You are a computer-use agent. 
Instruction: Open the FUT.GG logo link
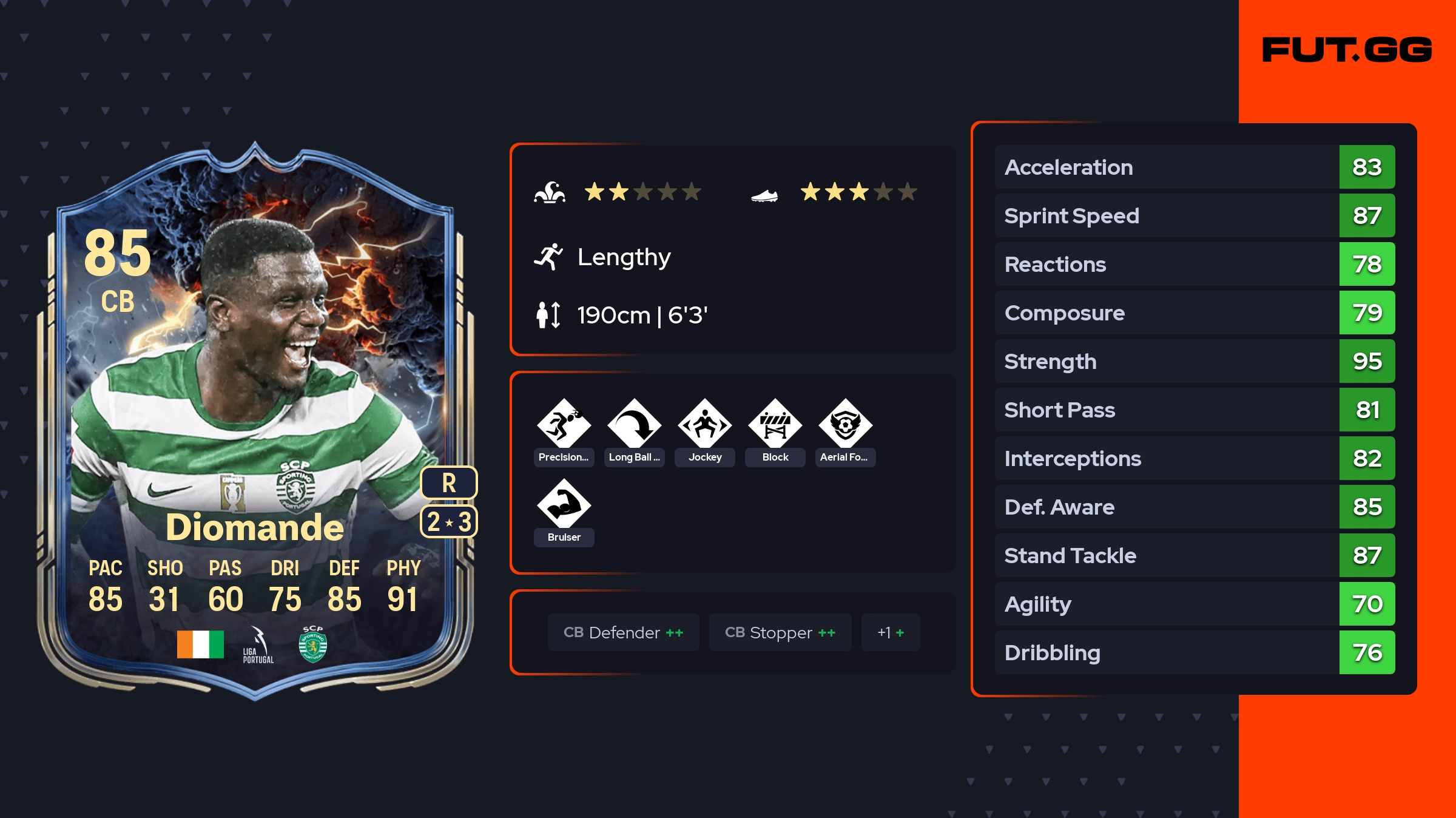[x=1347, y=50]
